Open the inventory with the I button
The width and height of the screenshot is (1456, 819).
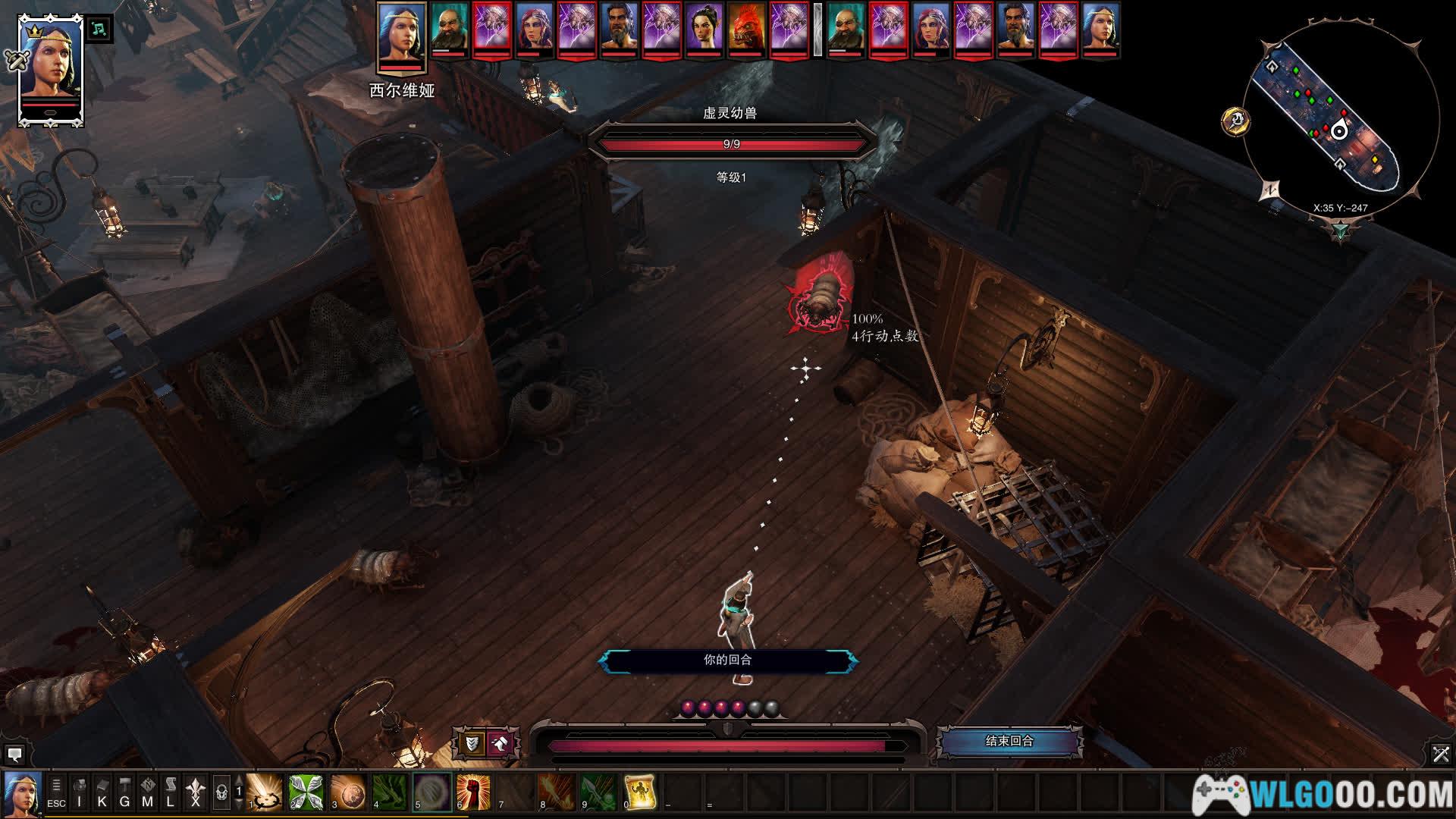[80, 793]
